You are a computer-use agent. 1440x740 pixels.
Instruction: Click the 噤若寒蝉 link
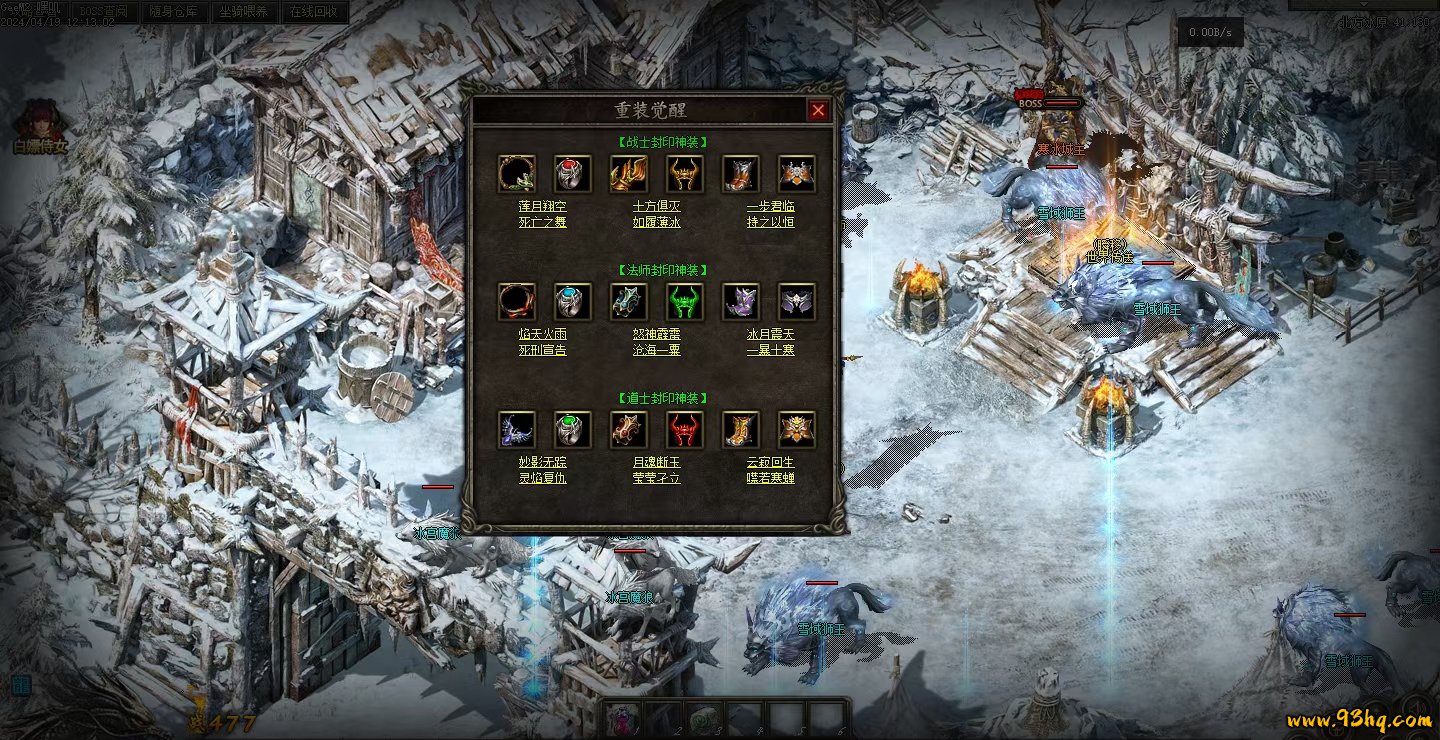click(770, 478)
